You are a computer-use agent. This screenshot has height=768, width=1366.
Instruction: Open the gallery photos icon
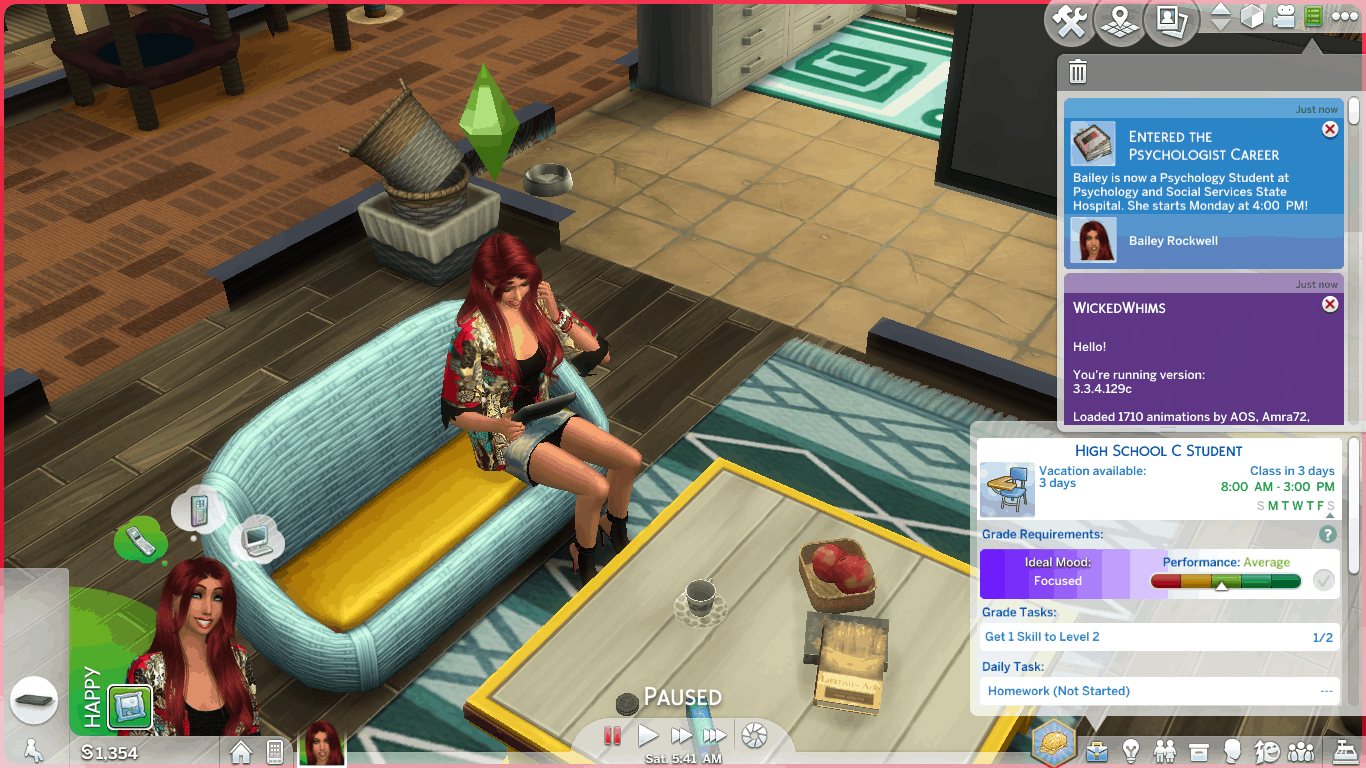point(1172,22)
